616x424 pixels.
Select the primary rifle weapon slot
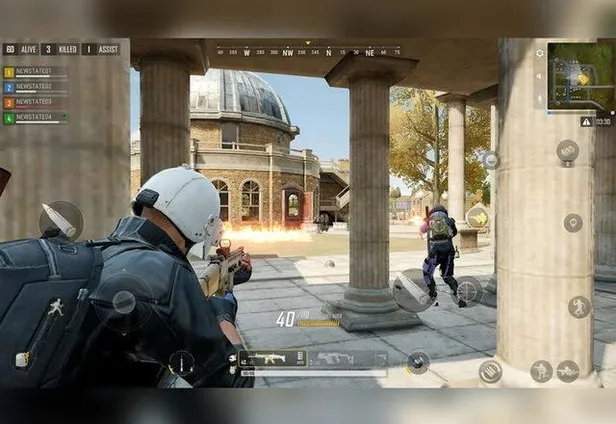274,359
